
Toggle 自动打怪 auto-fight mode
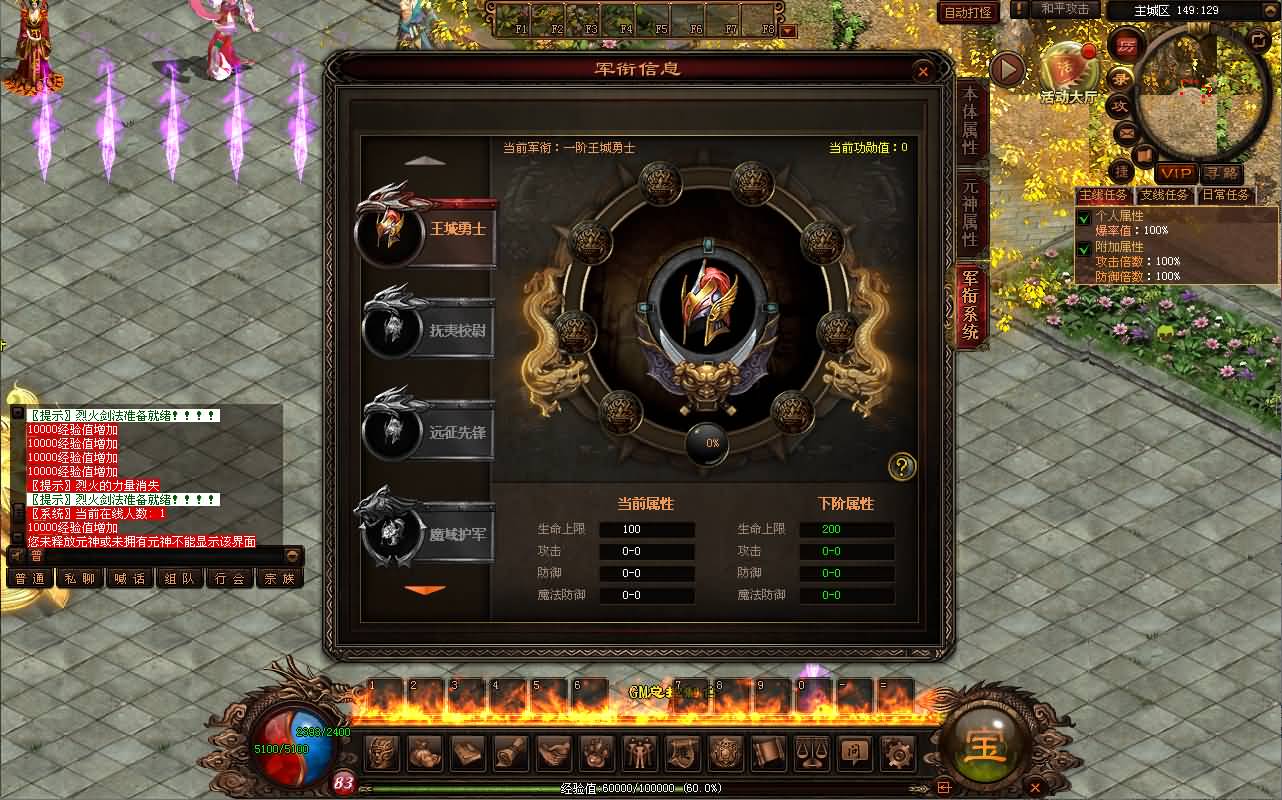click(967, 13)
